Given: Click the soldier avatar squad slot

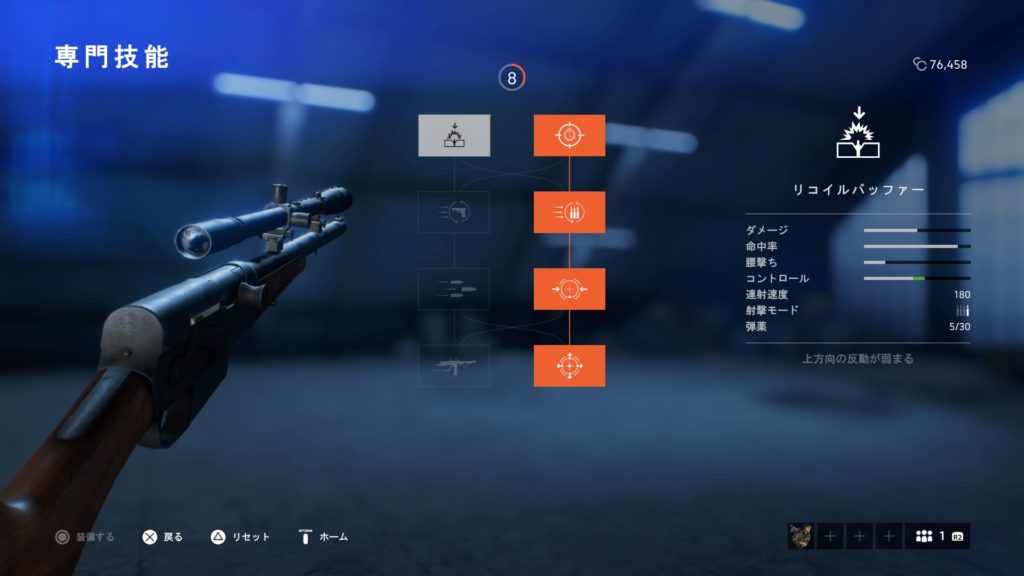Looking at the screenshot, I should pos(801,537).
